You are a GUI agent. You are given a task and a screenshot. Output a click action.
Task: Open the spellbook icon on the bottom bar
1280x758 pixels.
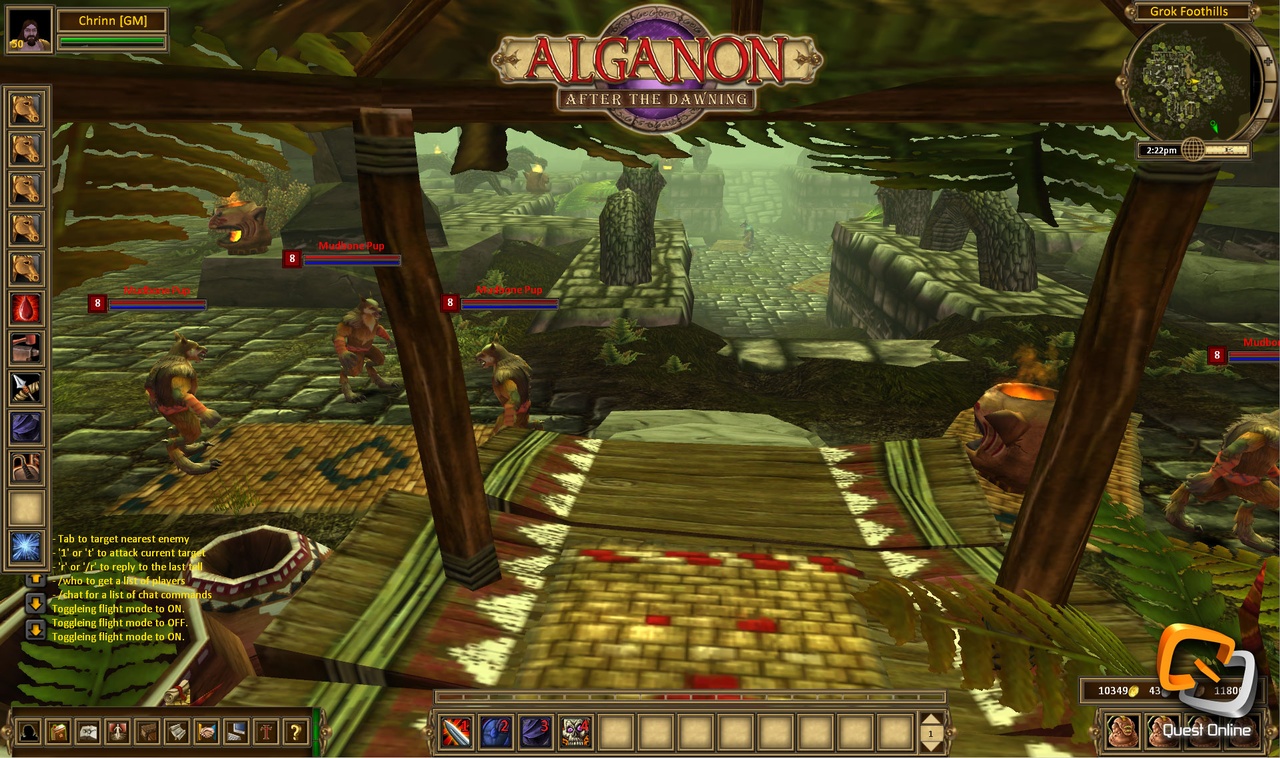pyautogui.click(x=87, y=730)
